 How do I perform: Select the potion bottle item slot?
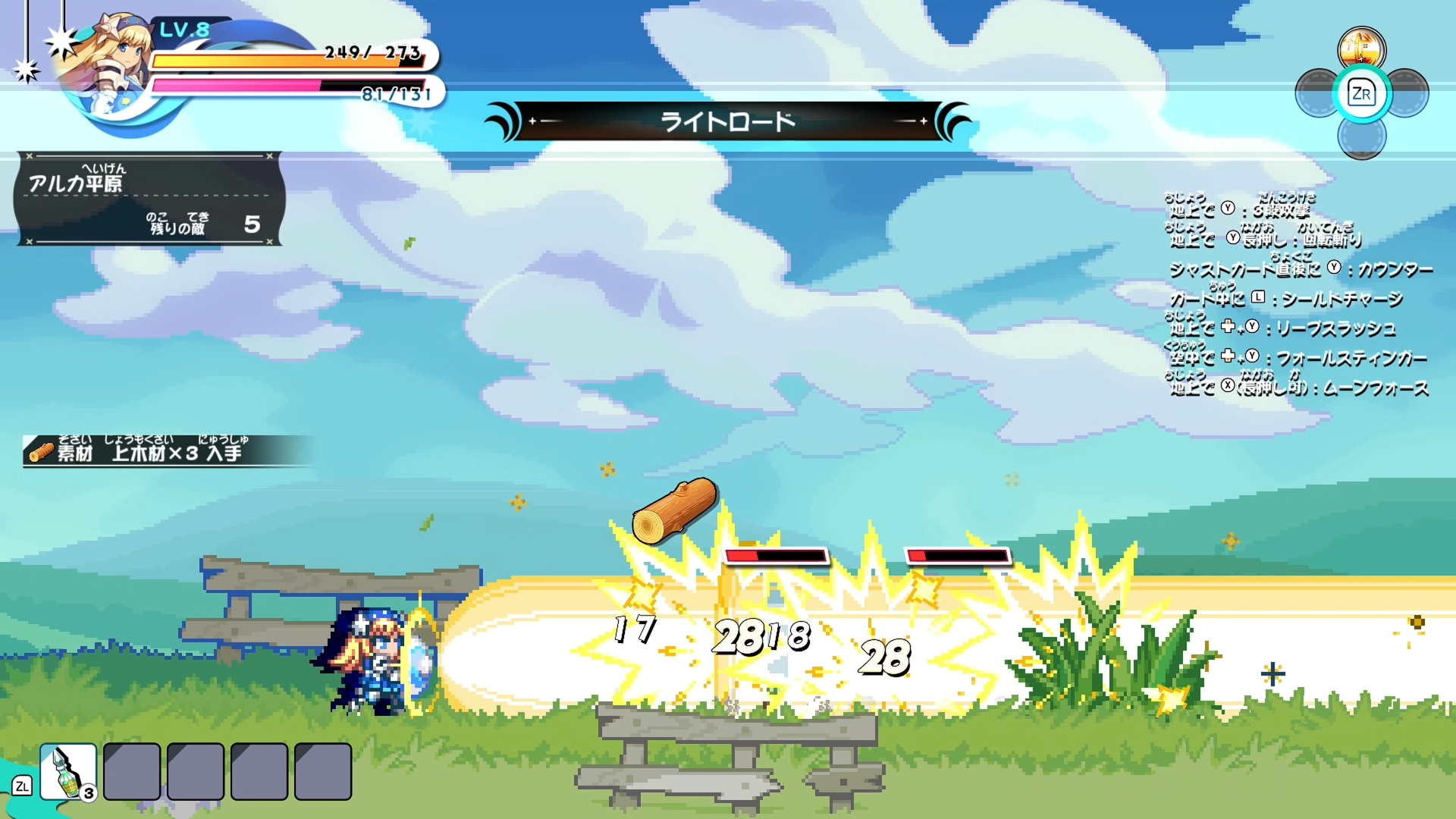click(x=68, y=771)
